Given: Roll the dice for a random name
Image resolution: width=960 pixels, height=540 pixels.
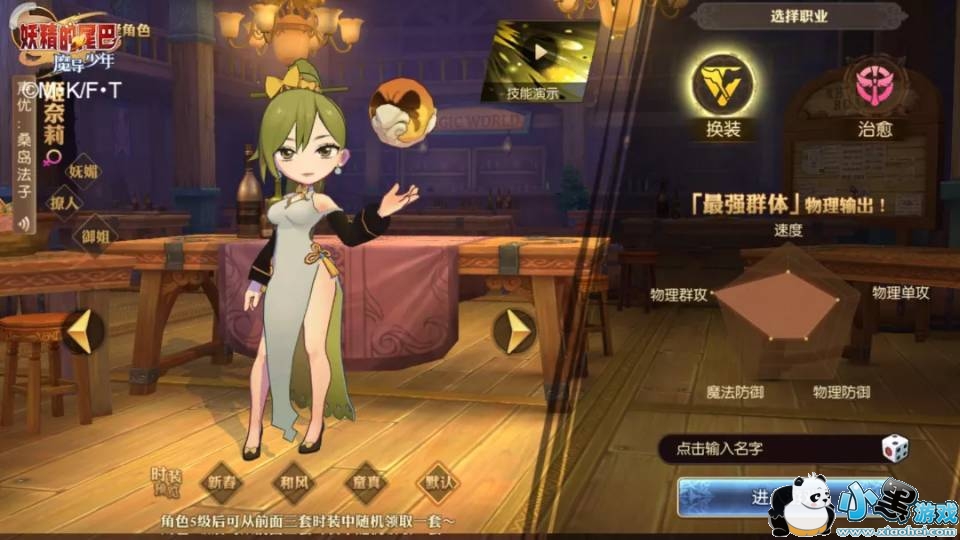Looking at the screenshot, I should tap(894, 449).
